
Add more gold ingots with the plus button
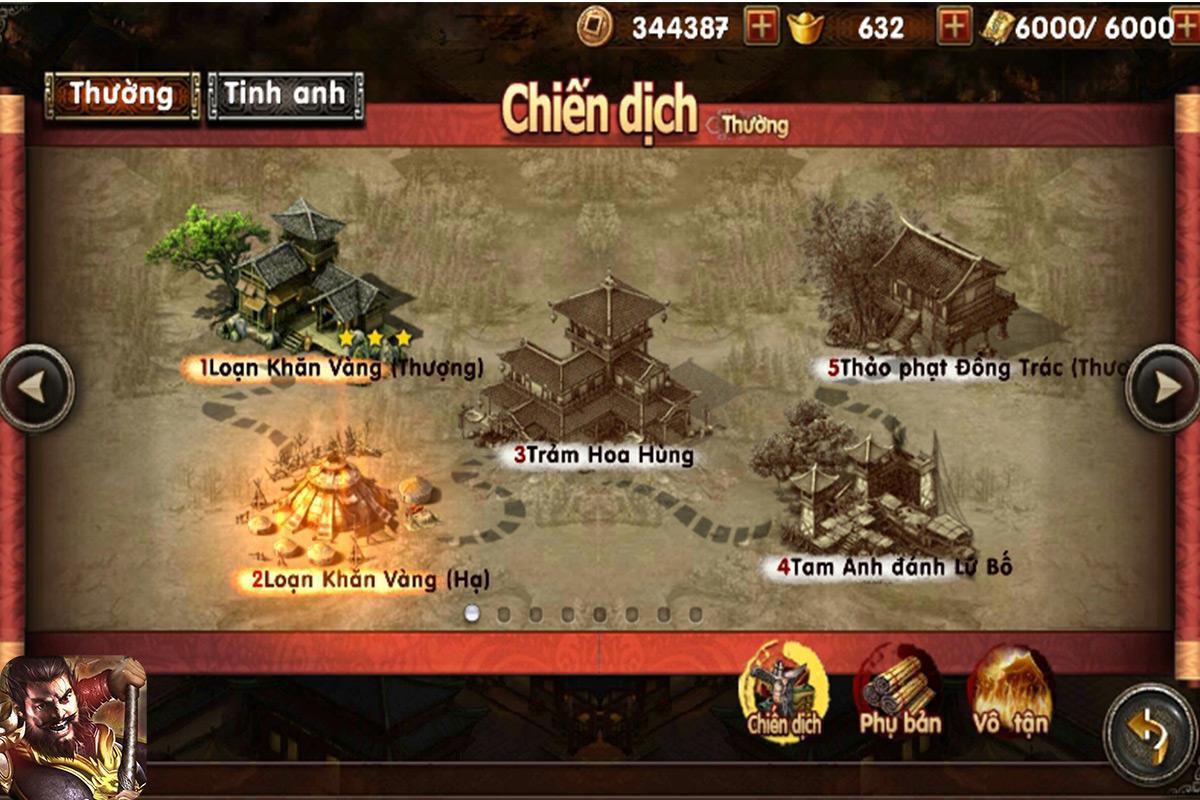pos(954,28)
